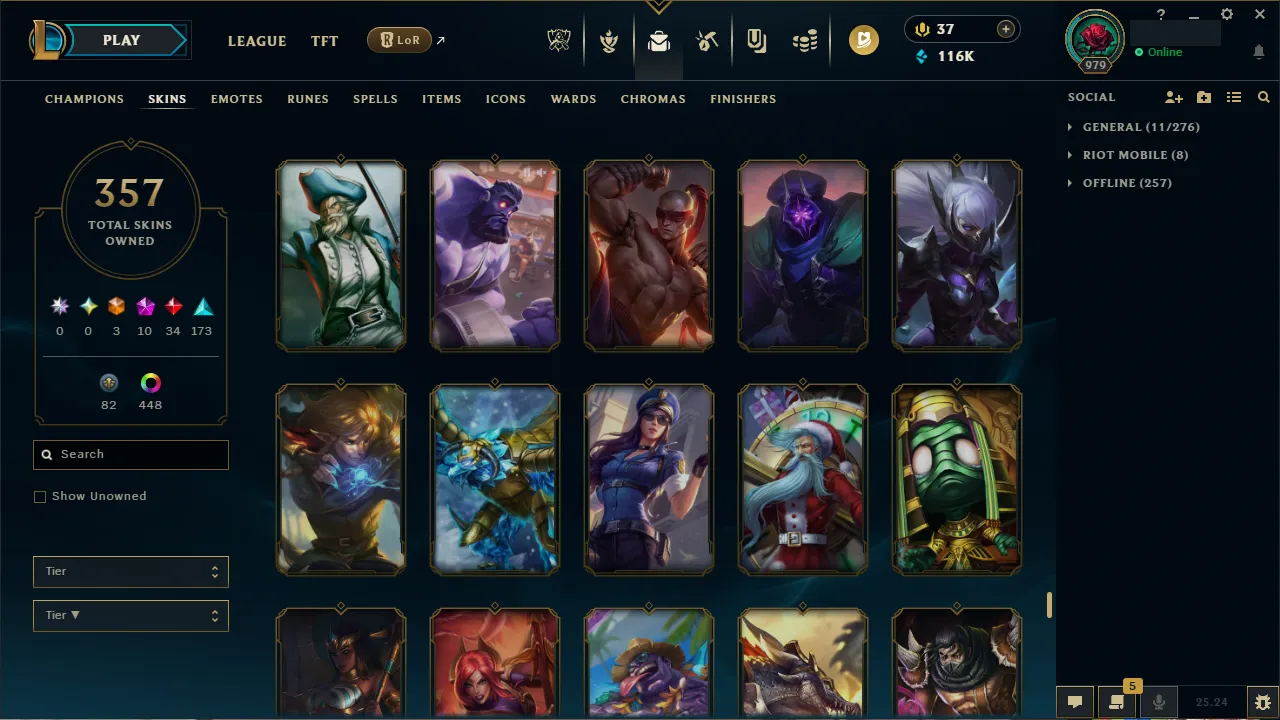Switch to the TFT section

324,41
